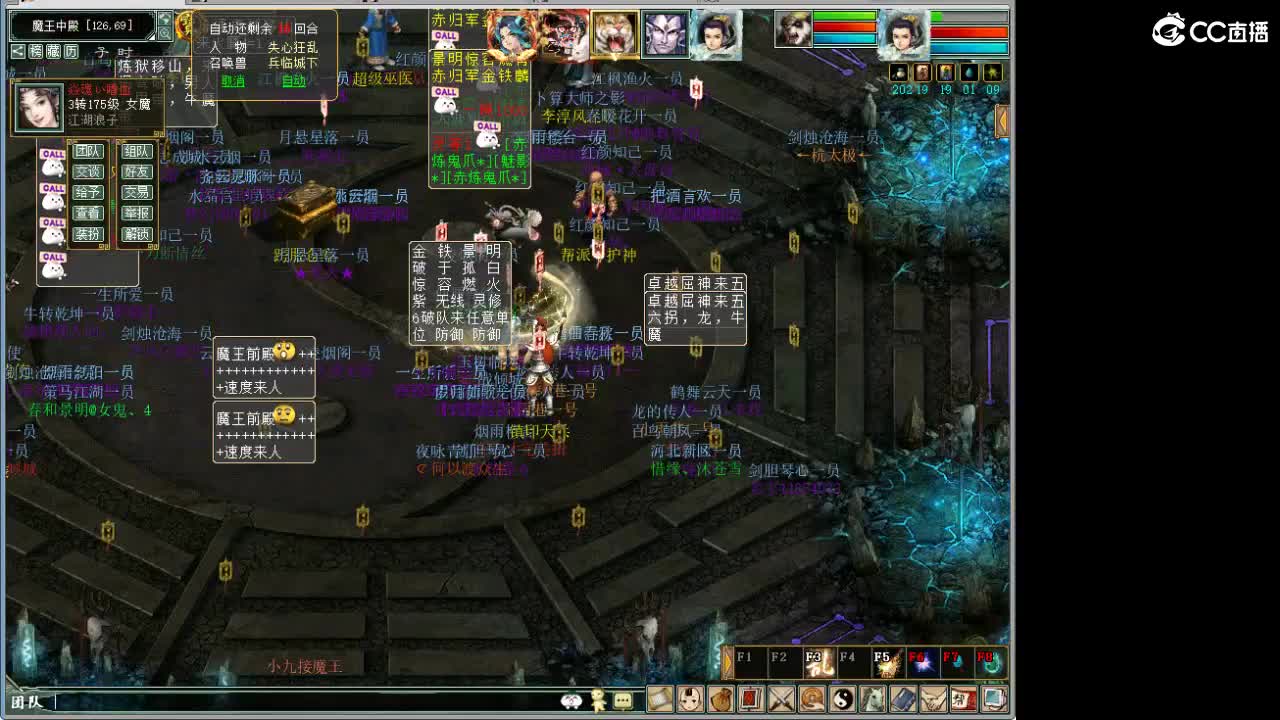Viewport: 1280px width, 720px height.
Task: Click the magnifier icon under the minimap
Action: (x=166, y=33)
